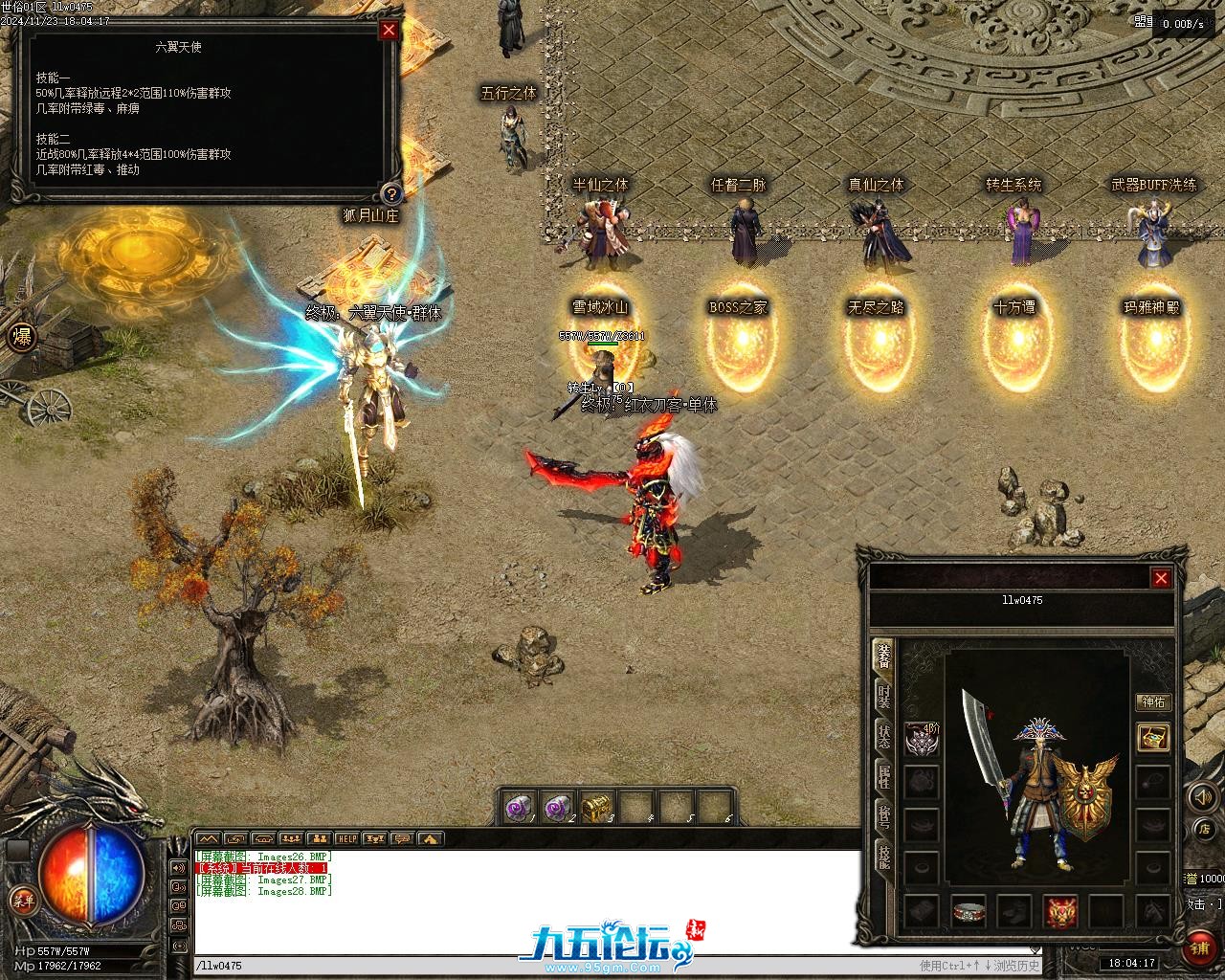The height and width of the screenshot is (980, 1225).
Task: Select the red belt equipment slot
Action: point(969,912)
